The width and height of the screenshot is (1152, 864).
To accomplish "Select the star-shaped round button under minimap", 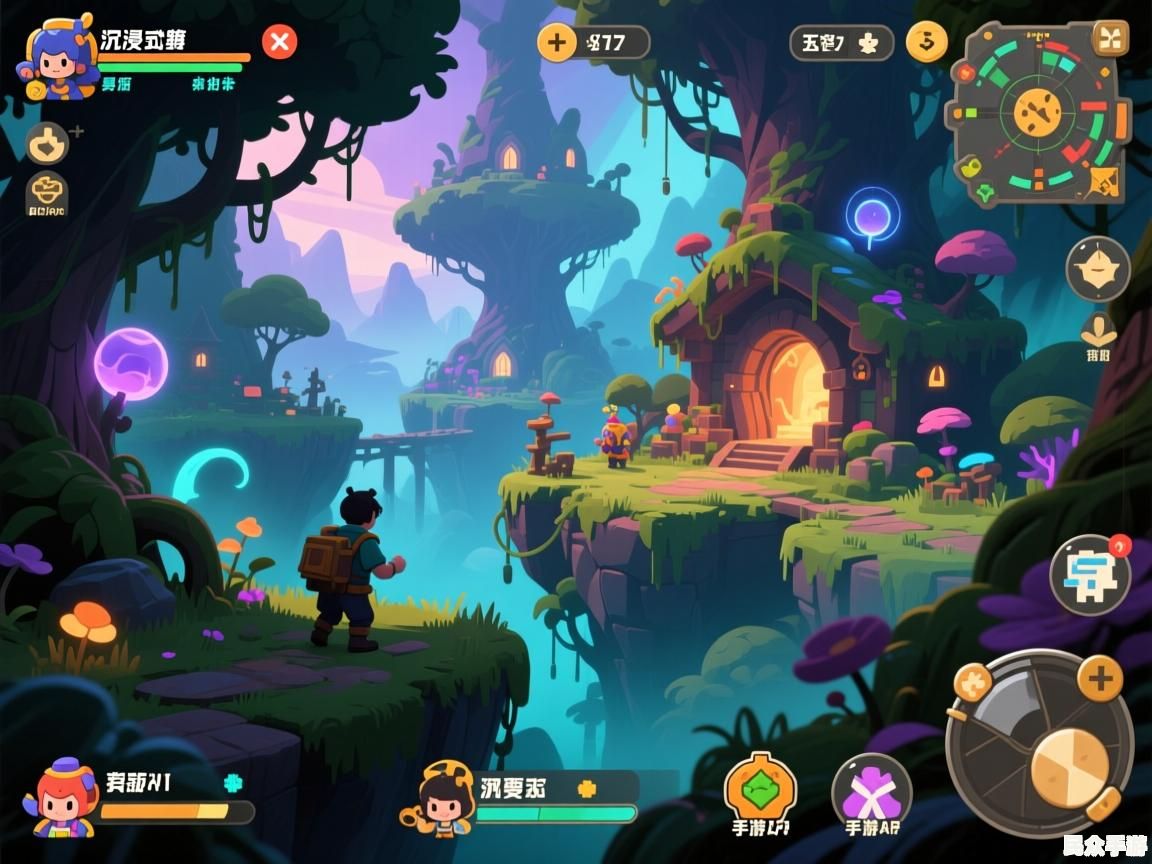I will click(1098, 269).
